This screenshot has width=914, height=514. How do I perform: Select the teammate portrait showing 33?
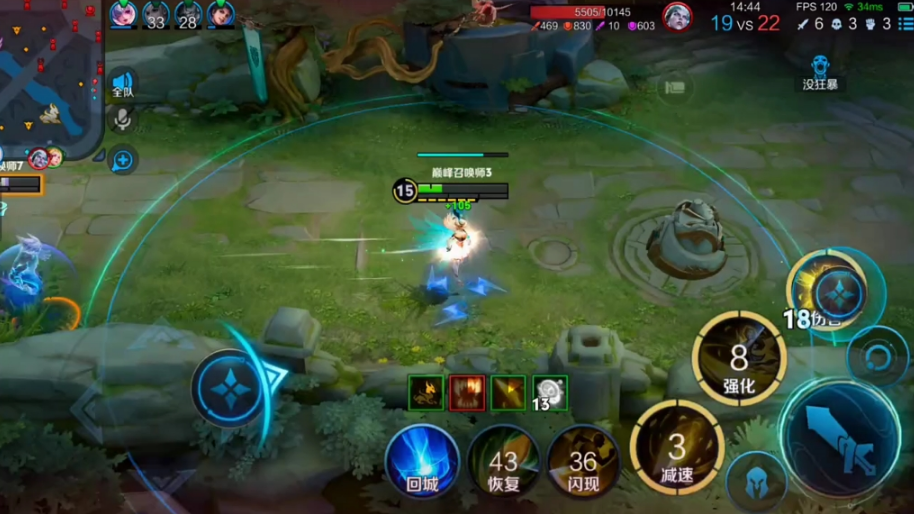(x=155, y=14)
